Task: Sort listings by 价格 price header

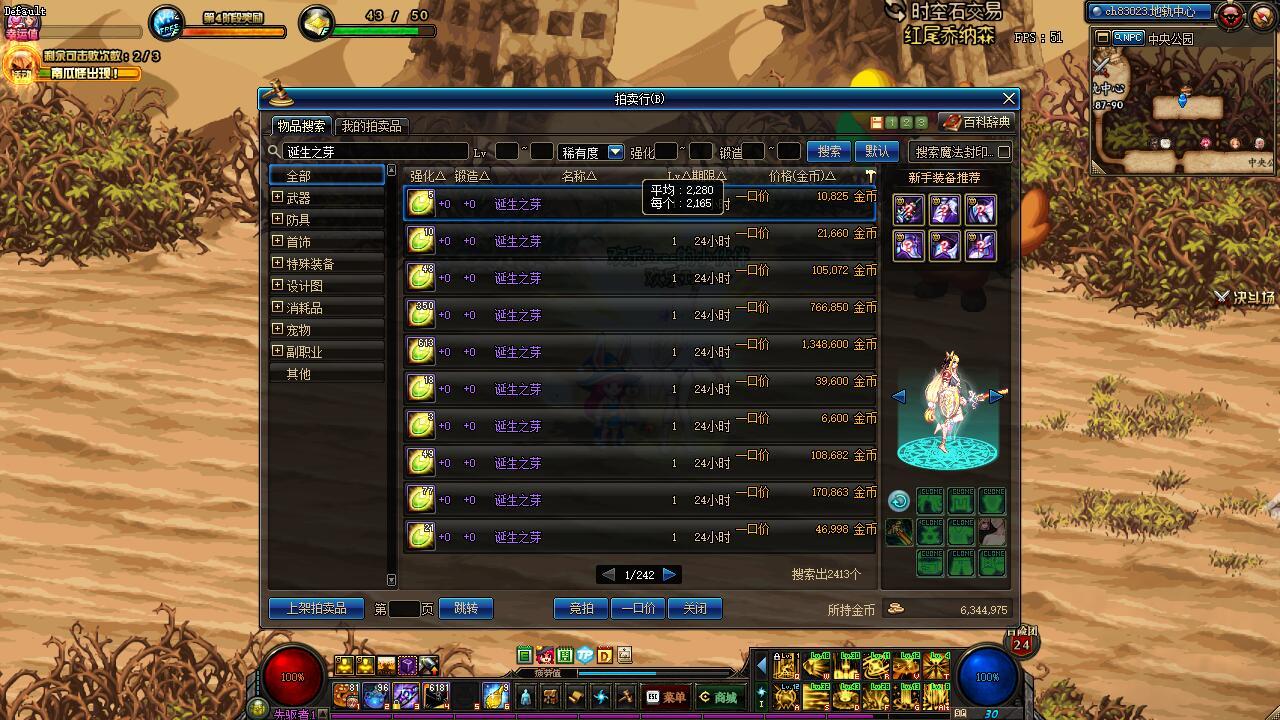Action: (x=801, y=176)
